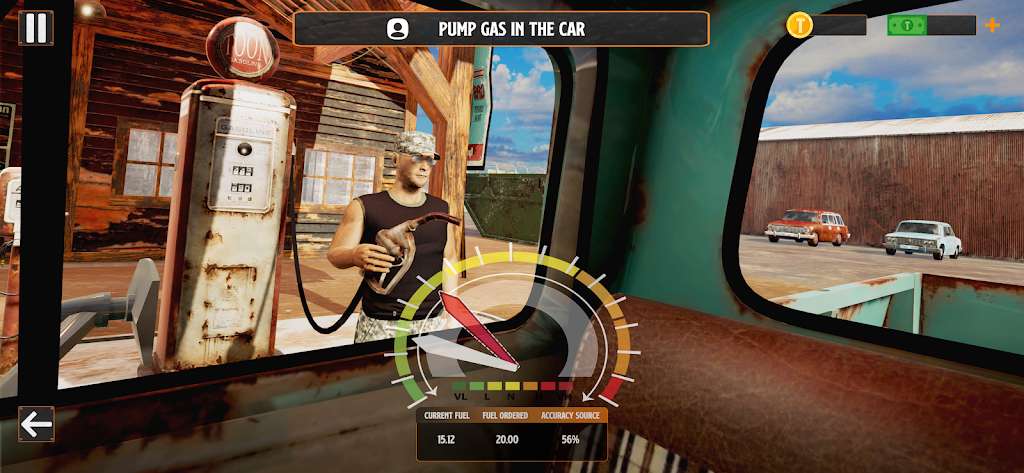This screenshot has width=1024, height=473.
Task: Tap the Pump Gas in the Car objective banner
Action: [x=501, y=29]
